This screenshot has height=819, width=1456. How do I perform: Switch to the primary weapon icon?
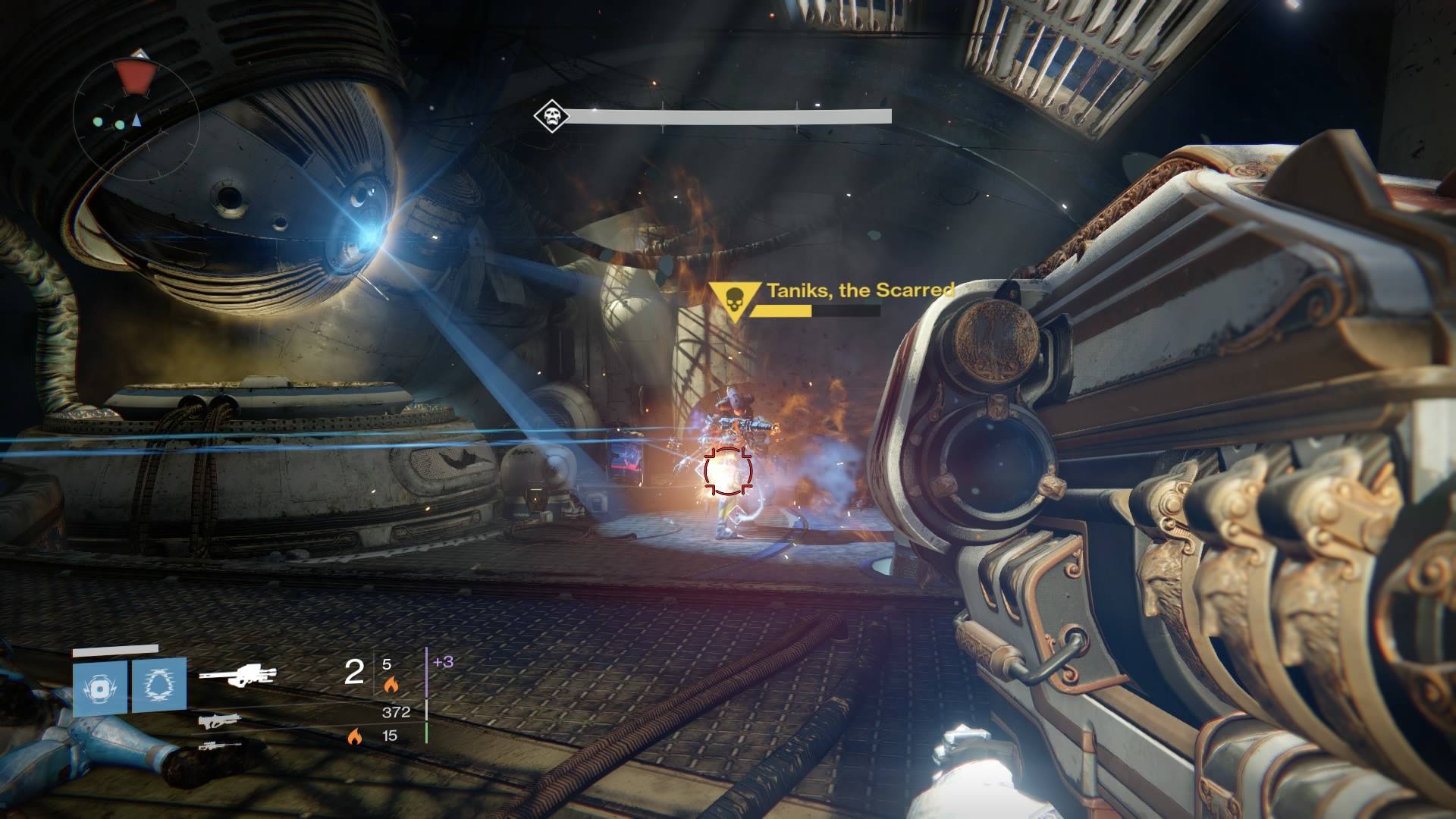pyautogui.click(x=220, y=720)
